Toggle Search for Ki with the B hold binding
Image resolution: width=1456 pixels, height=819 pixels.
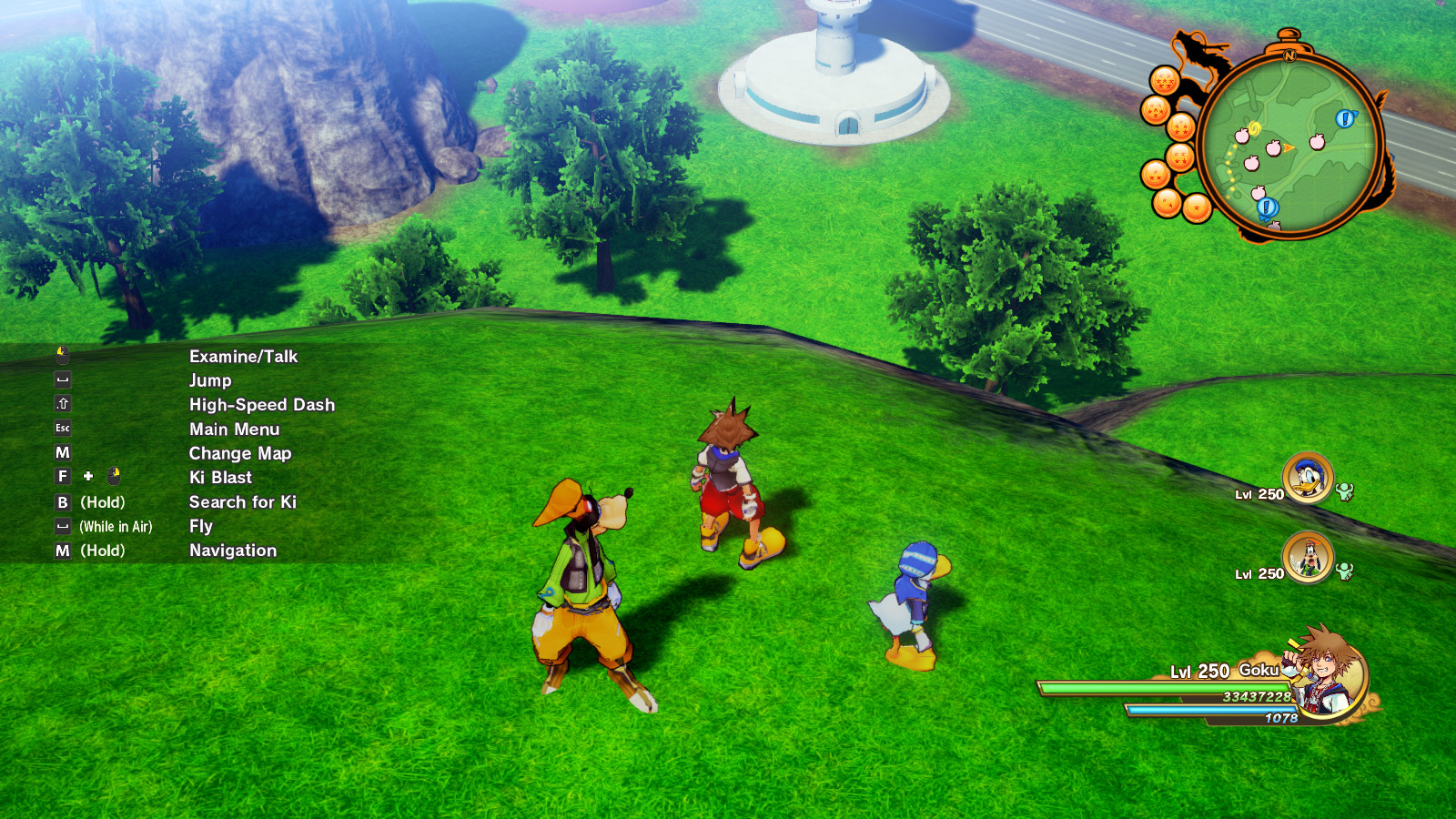click(x=245, y=501)
